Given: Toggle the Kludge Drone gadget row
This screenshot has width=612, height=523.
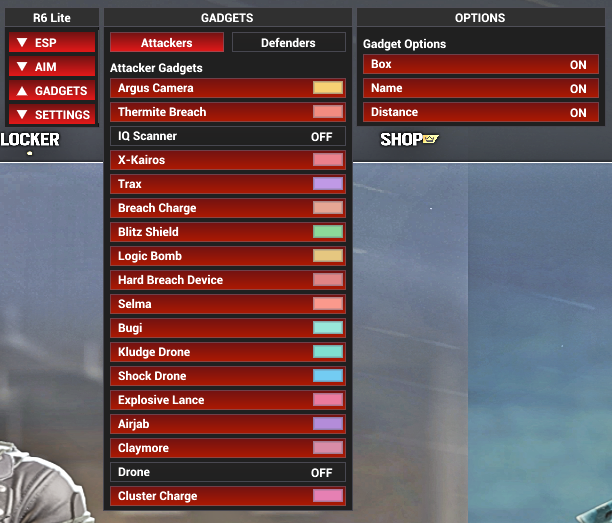Looking at the screenshot, I should click(x=210, y=352).
